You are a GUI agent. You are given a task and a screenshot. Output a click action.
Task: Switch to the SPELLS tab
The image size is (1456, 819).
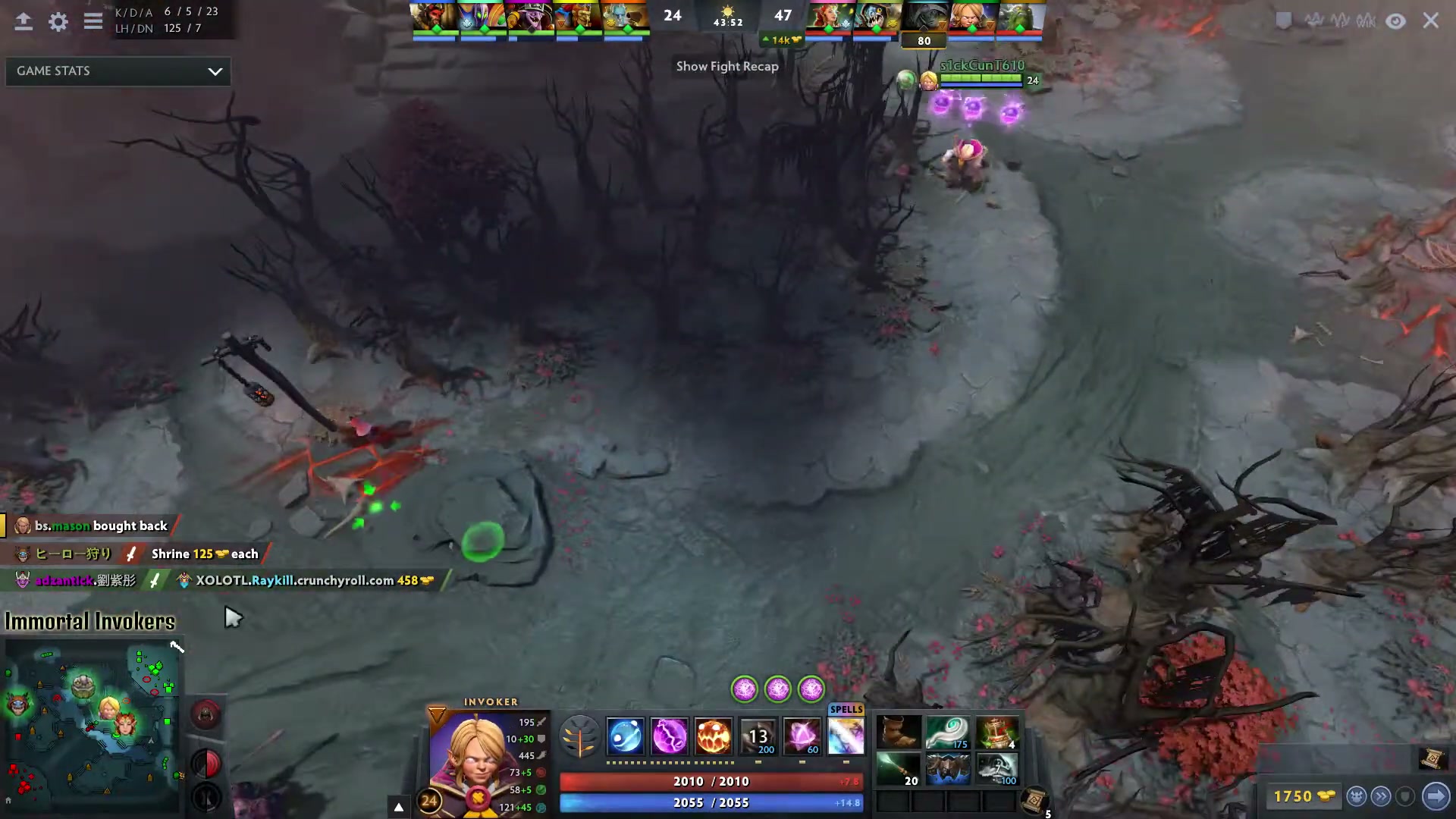coord(846,710)
